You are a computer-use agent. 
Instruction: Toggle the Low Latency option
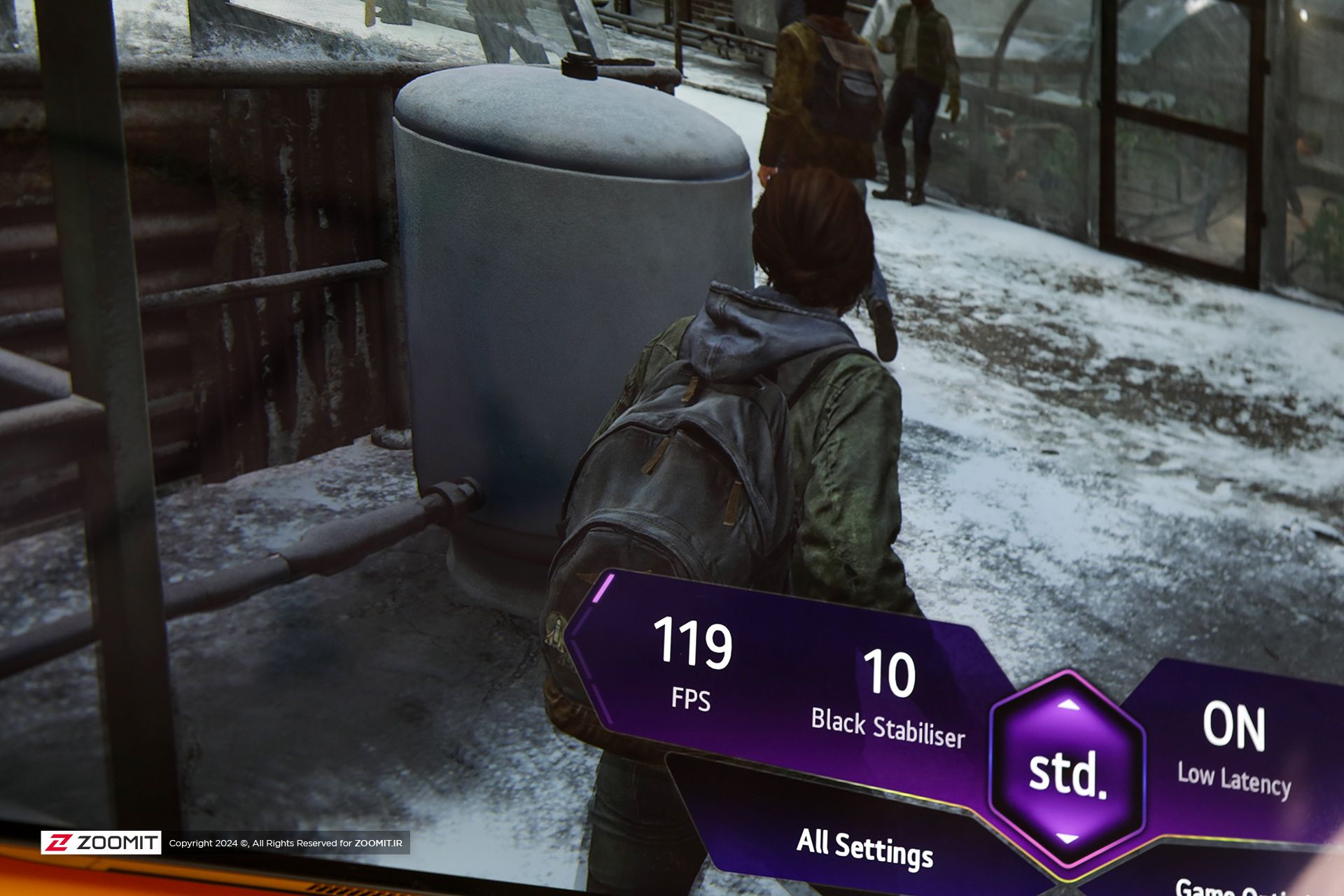click(x=1233, y=752)
